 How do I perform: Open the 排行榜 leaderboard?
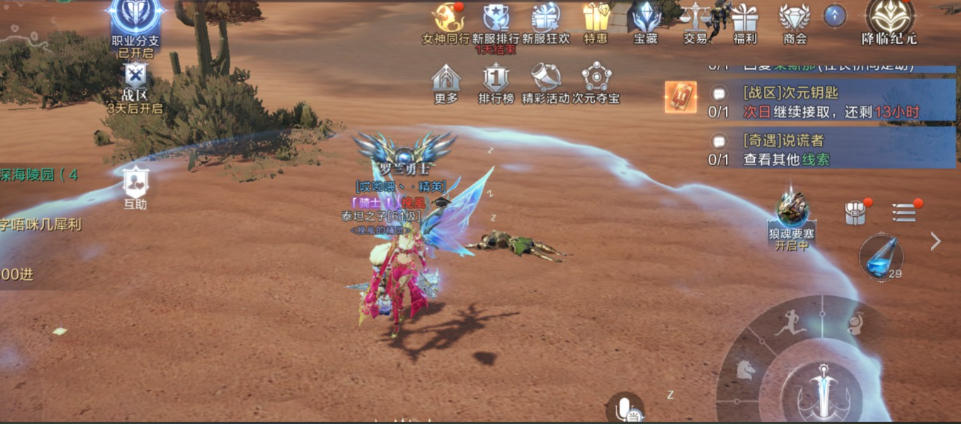pos(496,78)
